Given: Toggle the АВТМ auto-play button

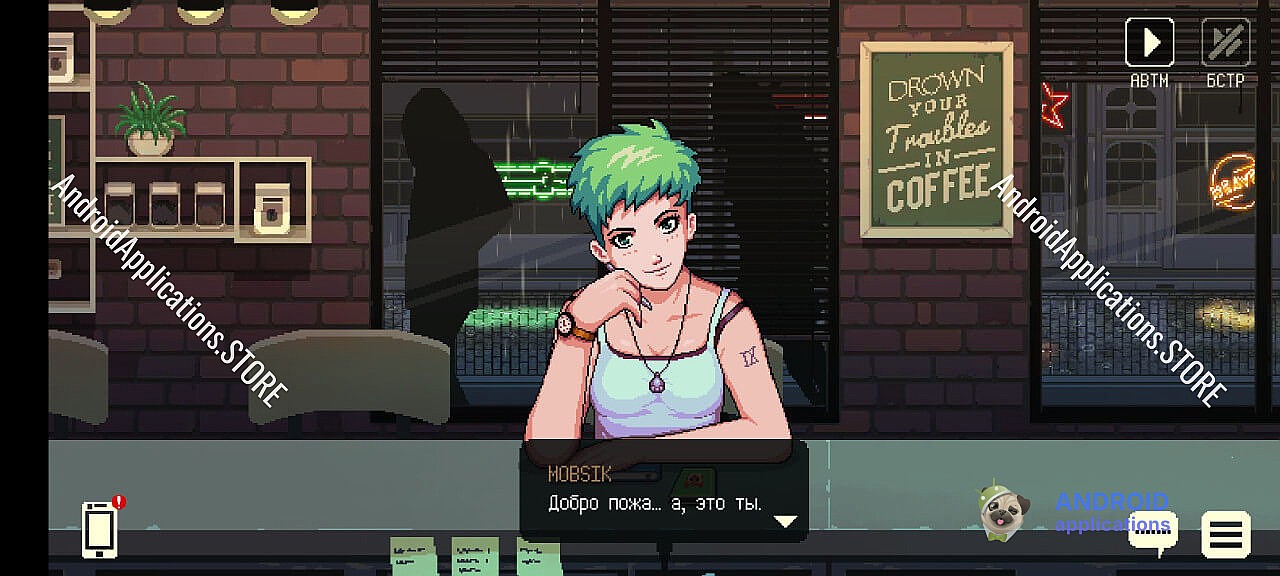Looking at the screenshot, I should coord(1149,43).
